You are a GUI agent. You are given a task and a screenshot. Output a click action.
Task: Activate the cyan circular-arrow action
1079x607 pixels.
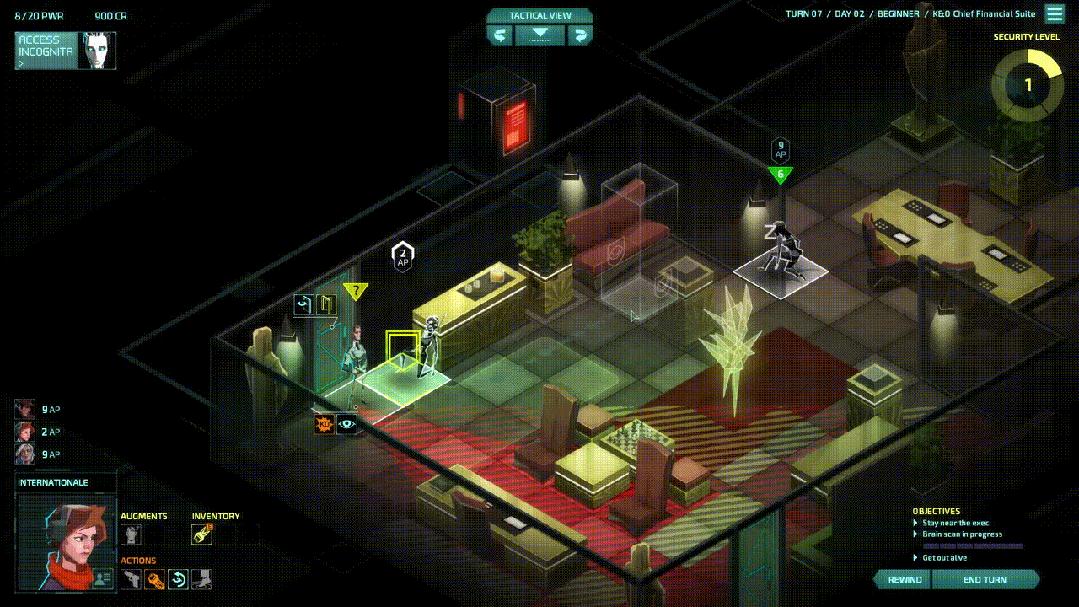(x=178, y=578)
